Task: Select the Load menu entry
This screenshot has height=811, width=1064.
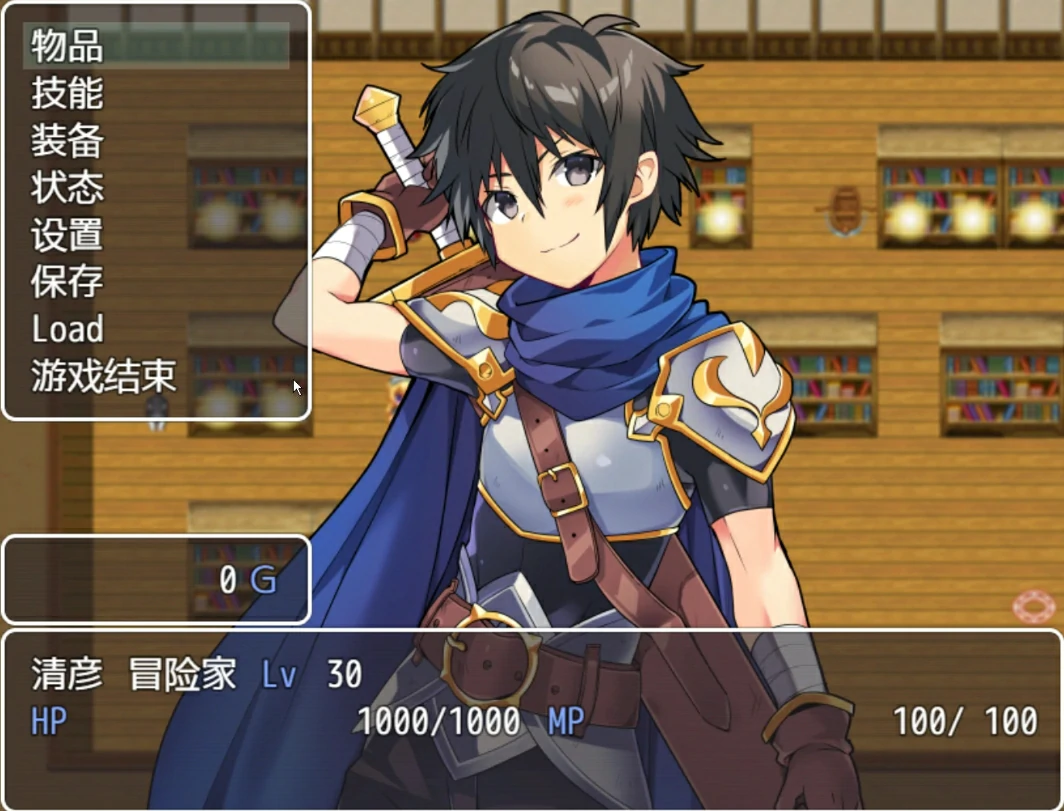Action: coord(67,328)
